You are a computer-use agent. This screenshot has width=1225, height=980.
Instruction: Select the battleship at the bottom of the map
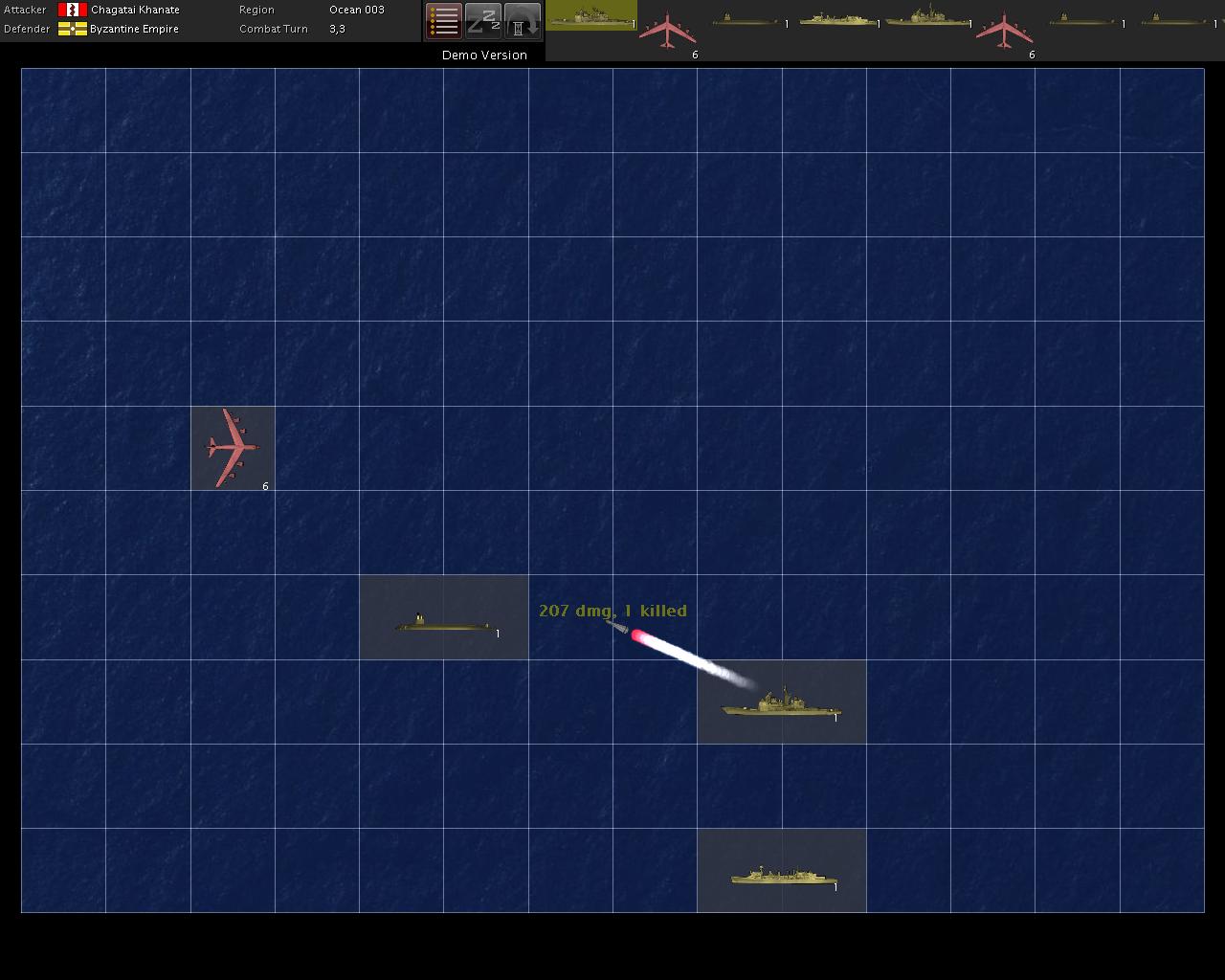(x=782, y=874)
